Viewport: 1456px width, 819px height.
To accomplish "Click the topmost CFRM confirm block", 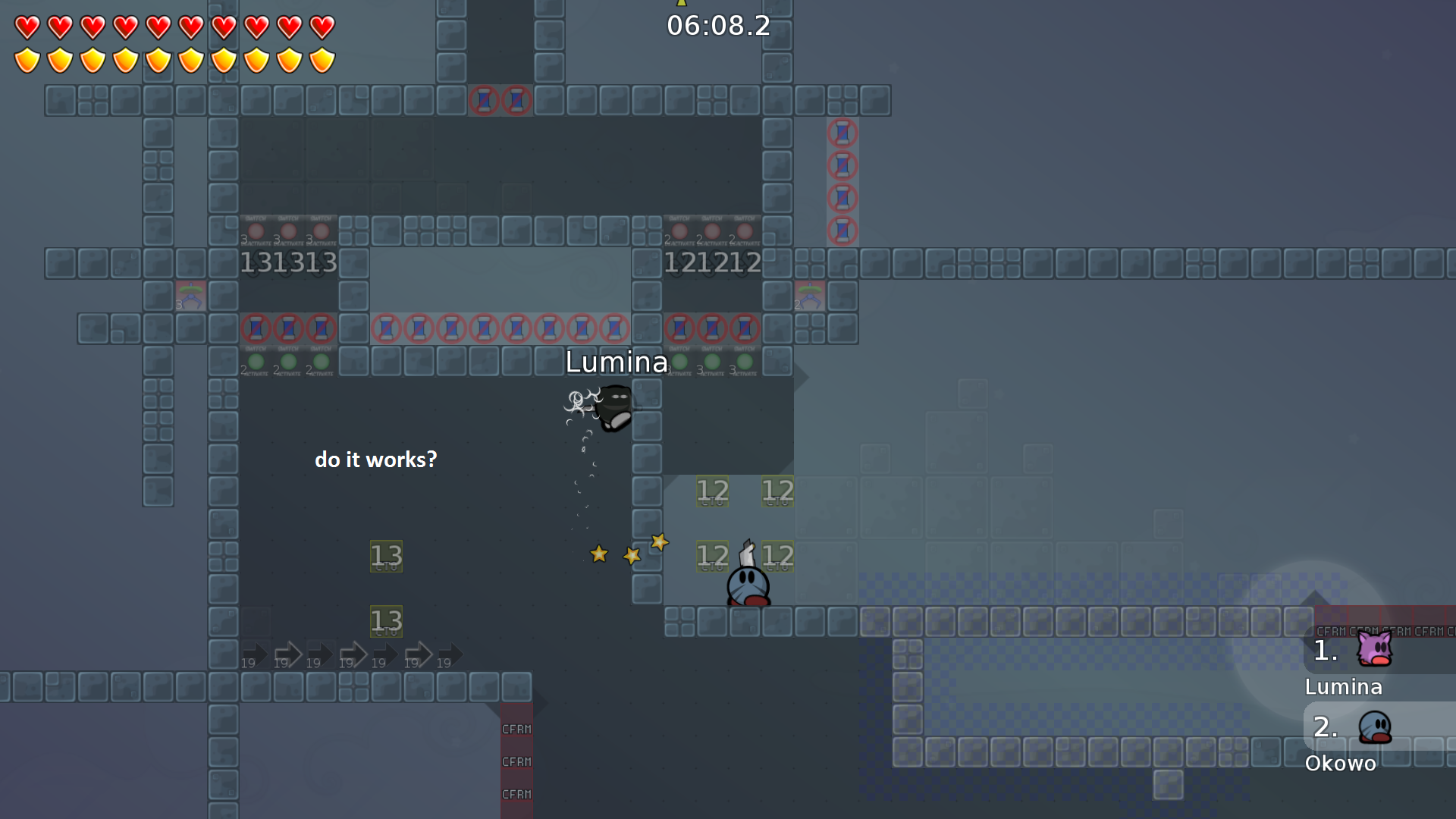I will 516,729.
